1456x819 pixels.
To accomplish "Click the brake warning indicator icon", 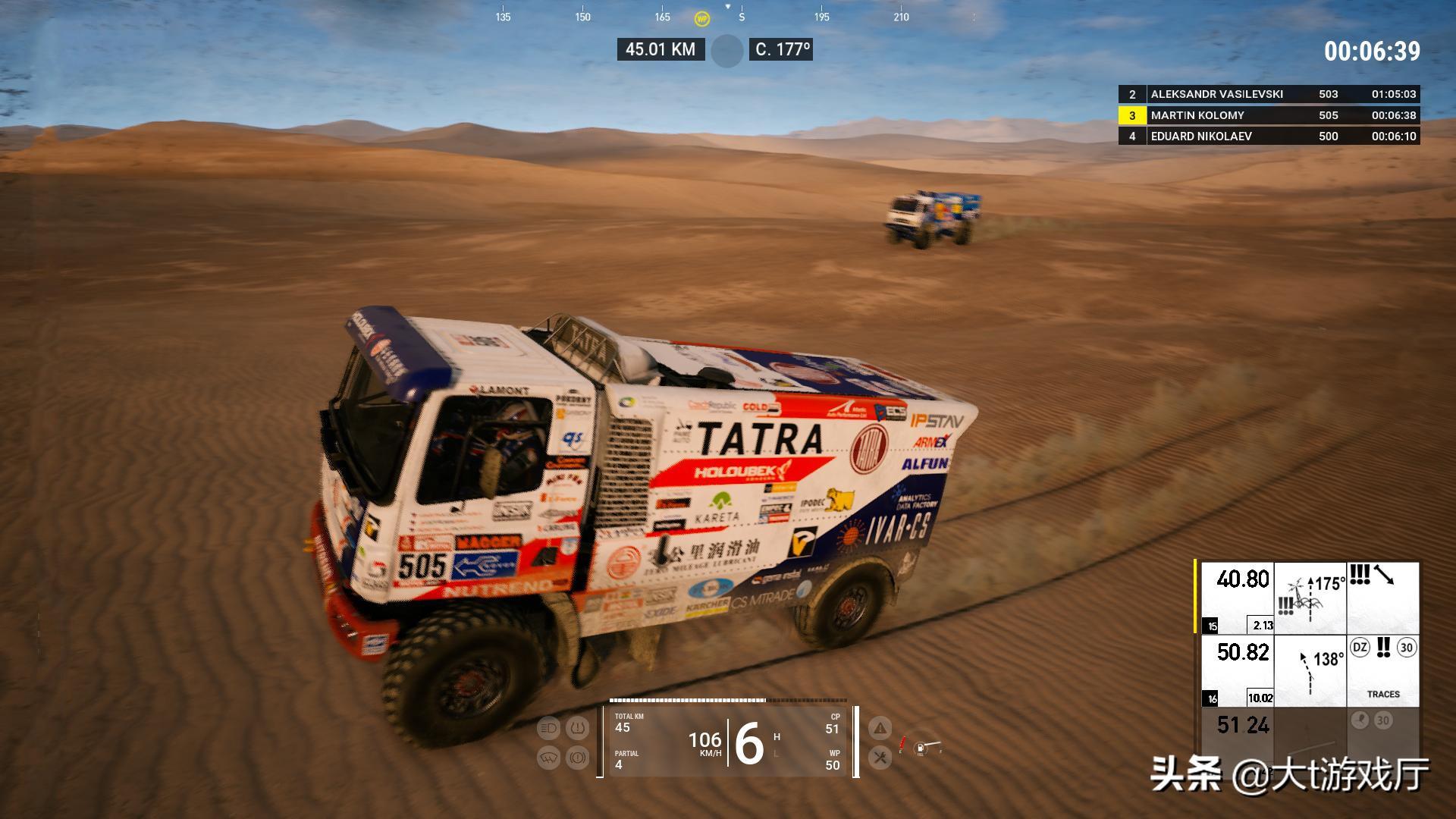I will pyautogui.click(x=578, y=758).
